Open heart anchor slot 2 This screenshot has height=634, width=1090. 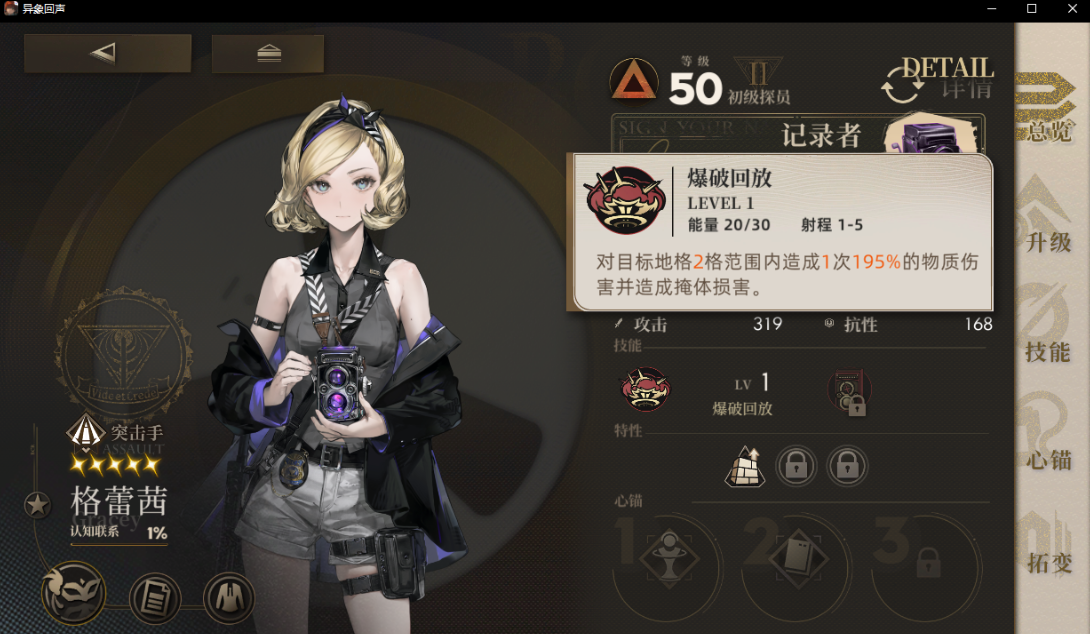797,557
